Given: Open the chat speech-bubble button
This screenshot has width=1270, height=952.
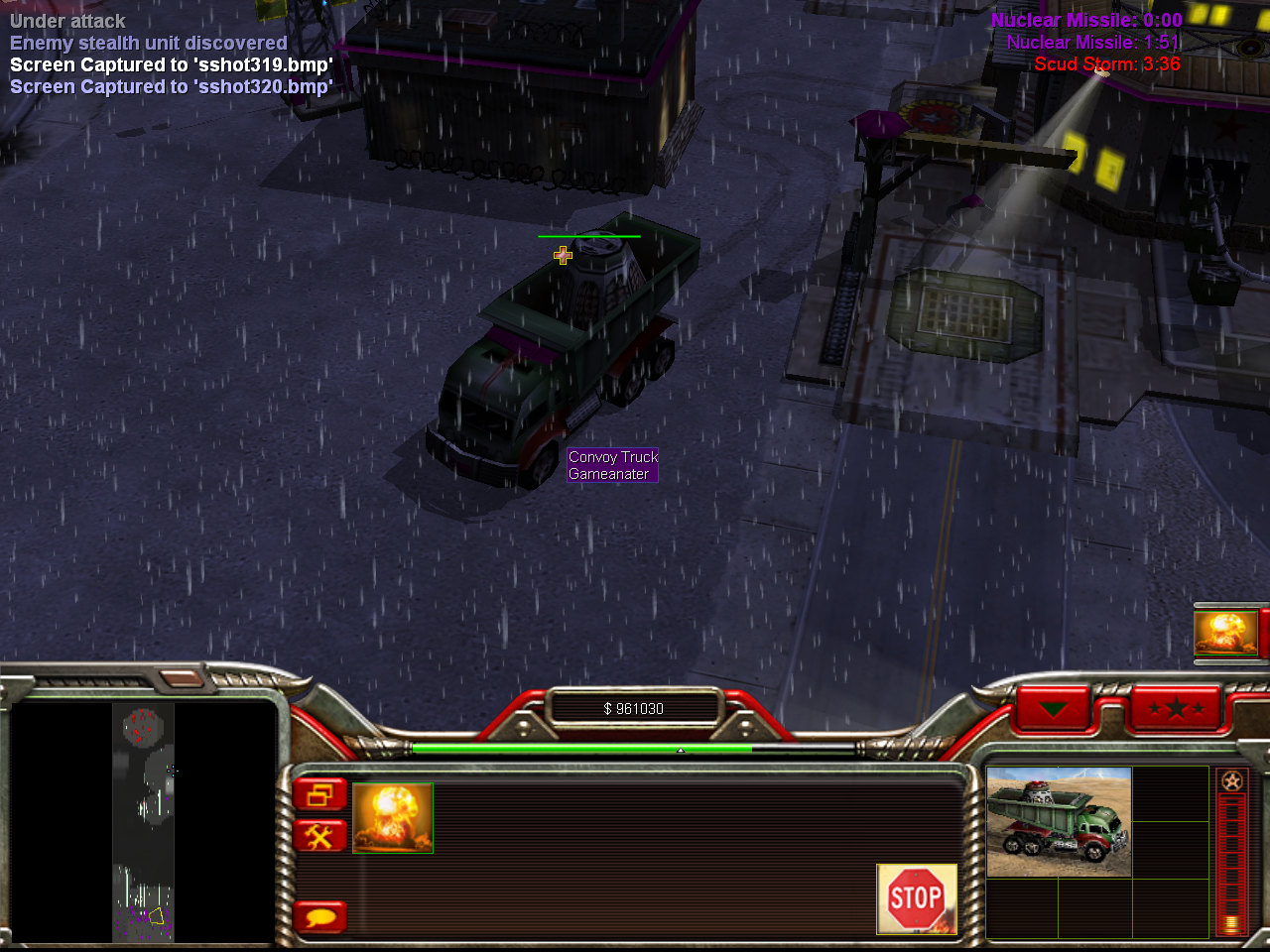Looking at the screenshot, I should [x=319, y=916].
